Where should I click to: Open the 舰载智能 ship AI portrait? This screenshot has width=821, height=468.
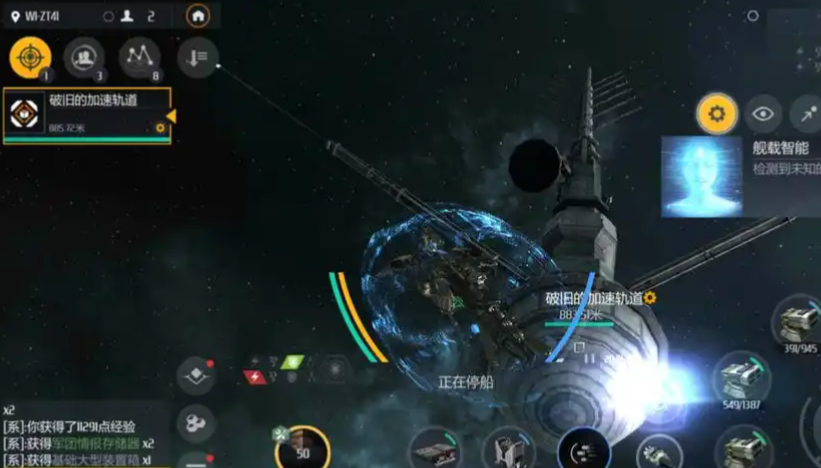click(x=701, y=177)
